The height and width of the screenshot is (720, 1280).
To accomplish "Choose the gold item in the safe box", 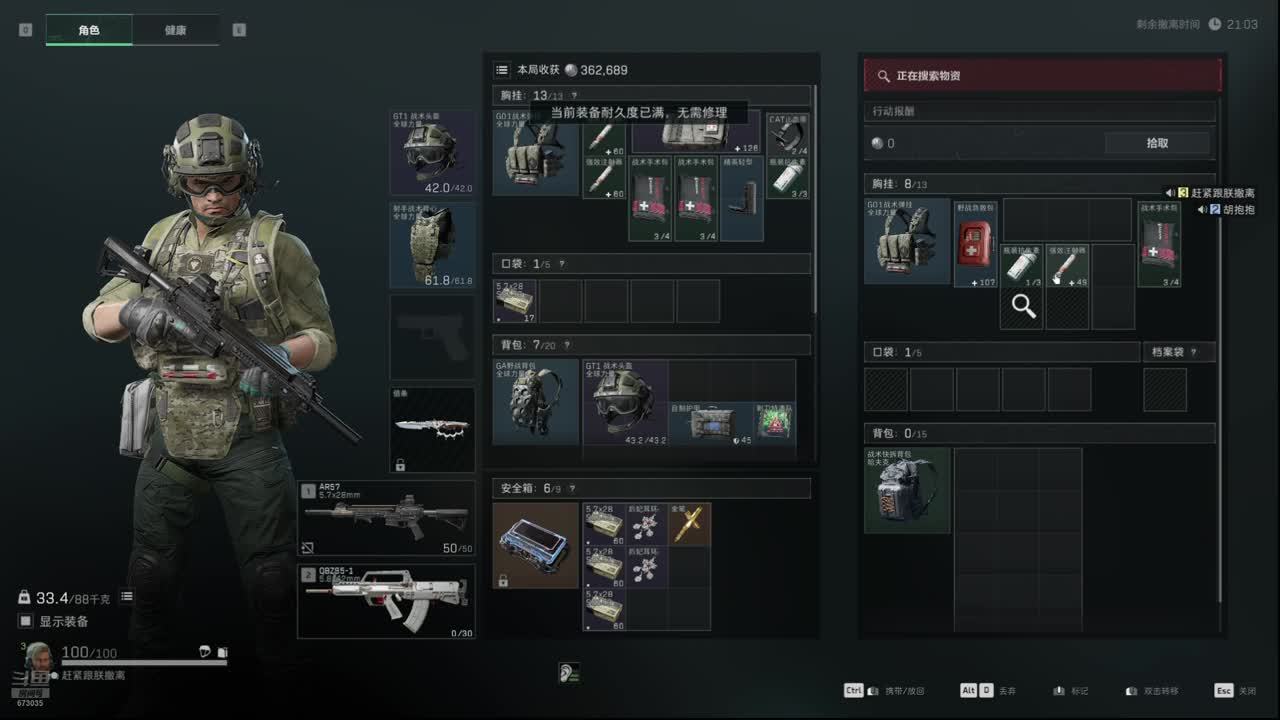I will point(689,523).
